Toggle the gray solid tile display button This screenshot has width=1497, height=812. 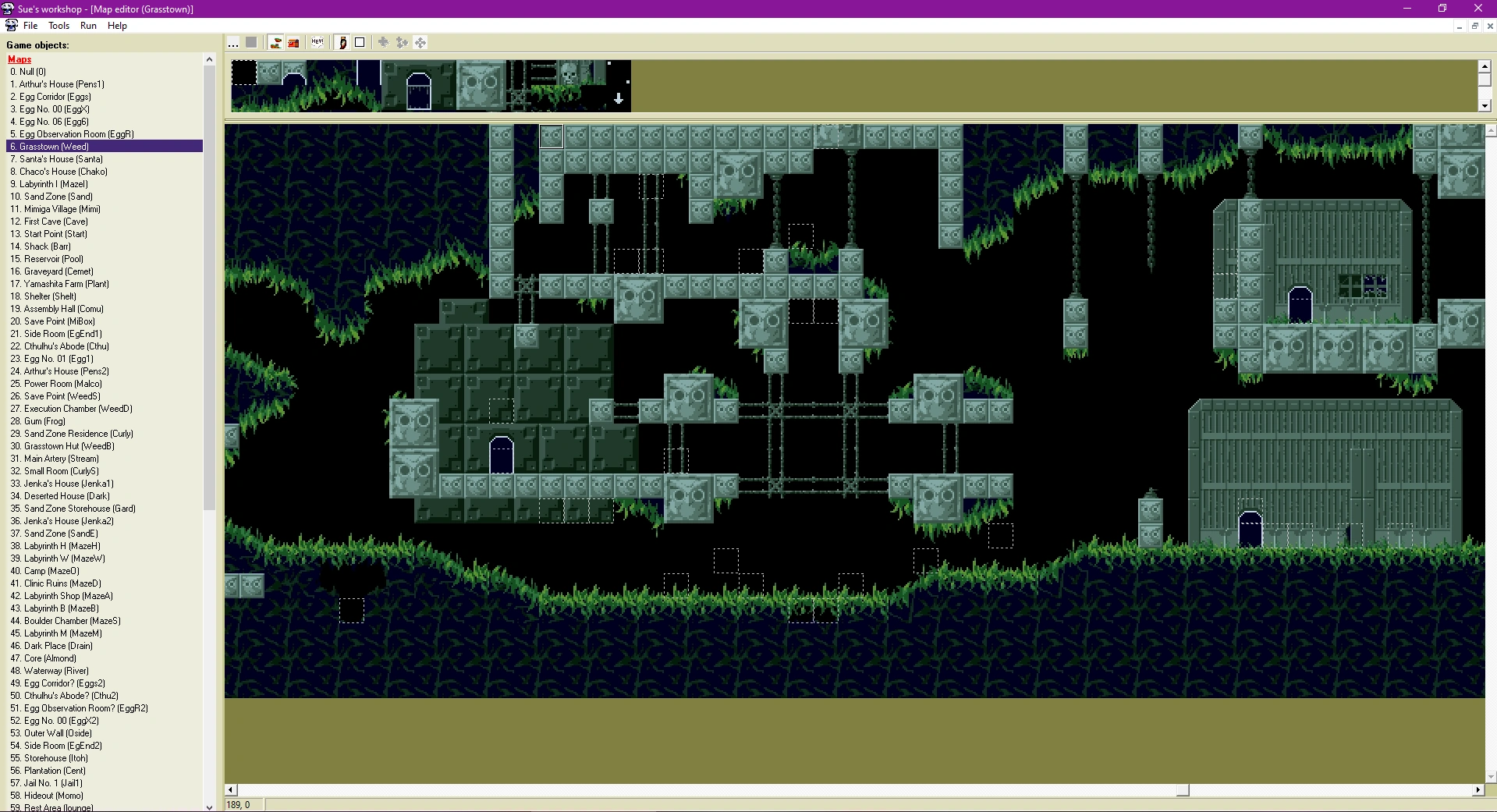point(251,43)
